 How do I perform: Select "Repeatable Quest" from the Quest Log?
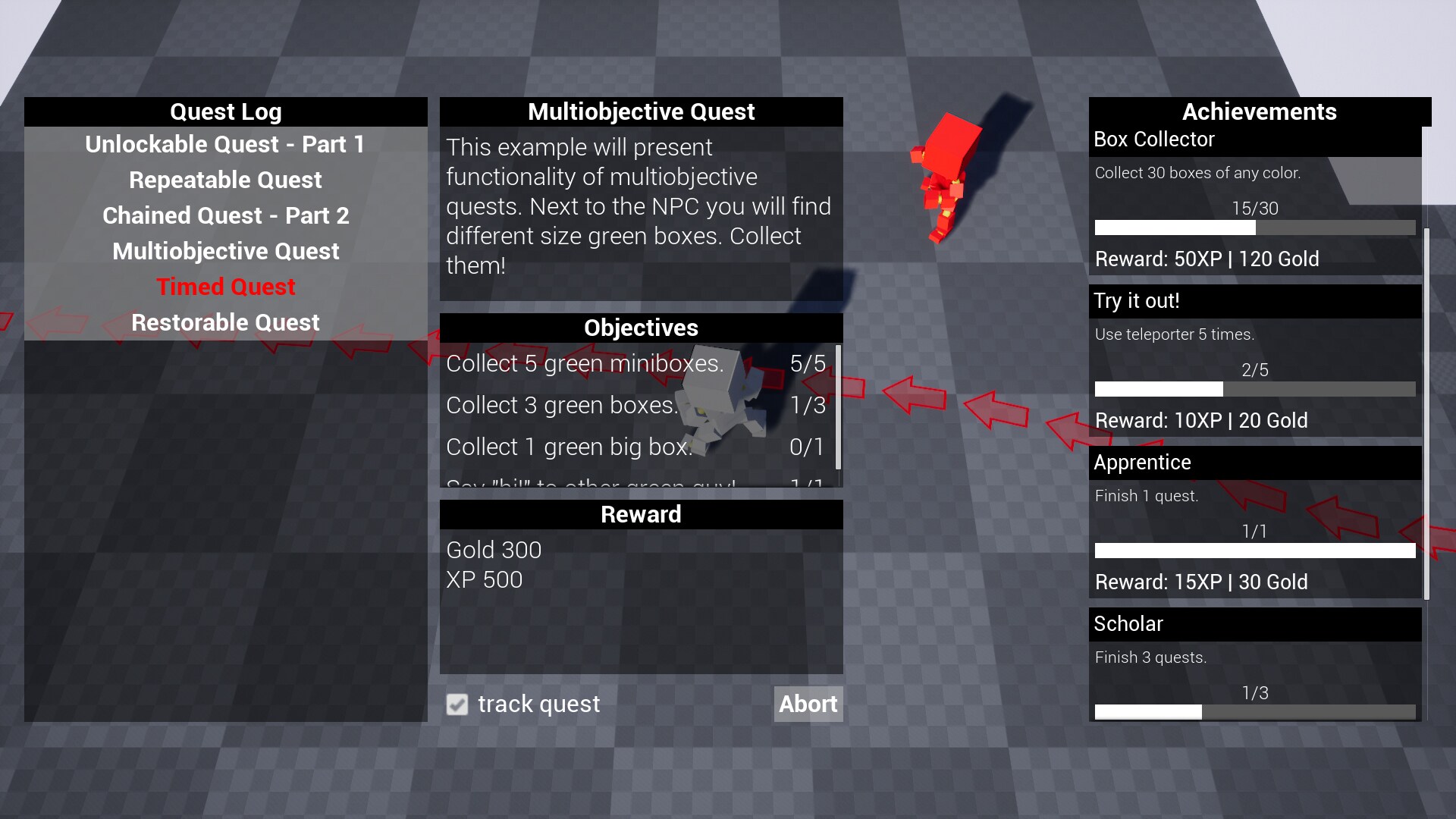[225, 180]
